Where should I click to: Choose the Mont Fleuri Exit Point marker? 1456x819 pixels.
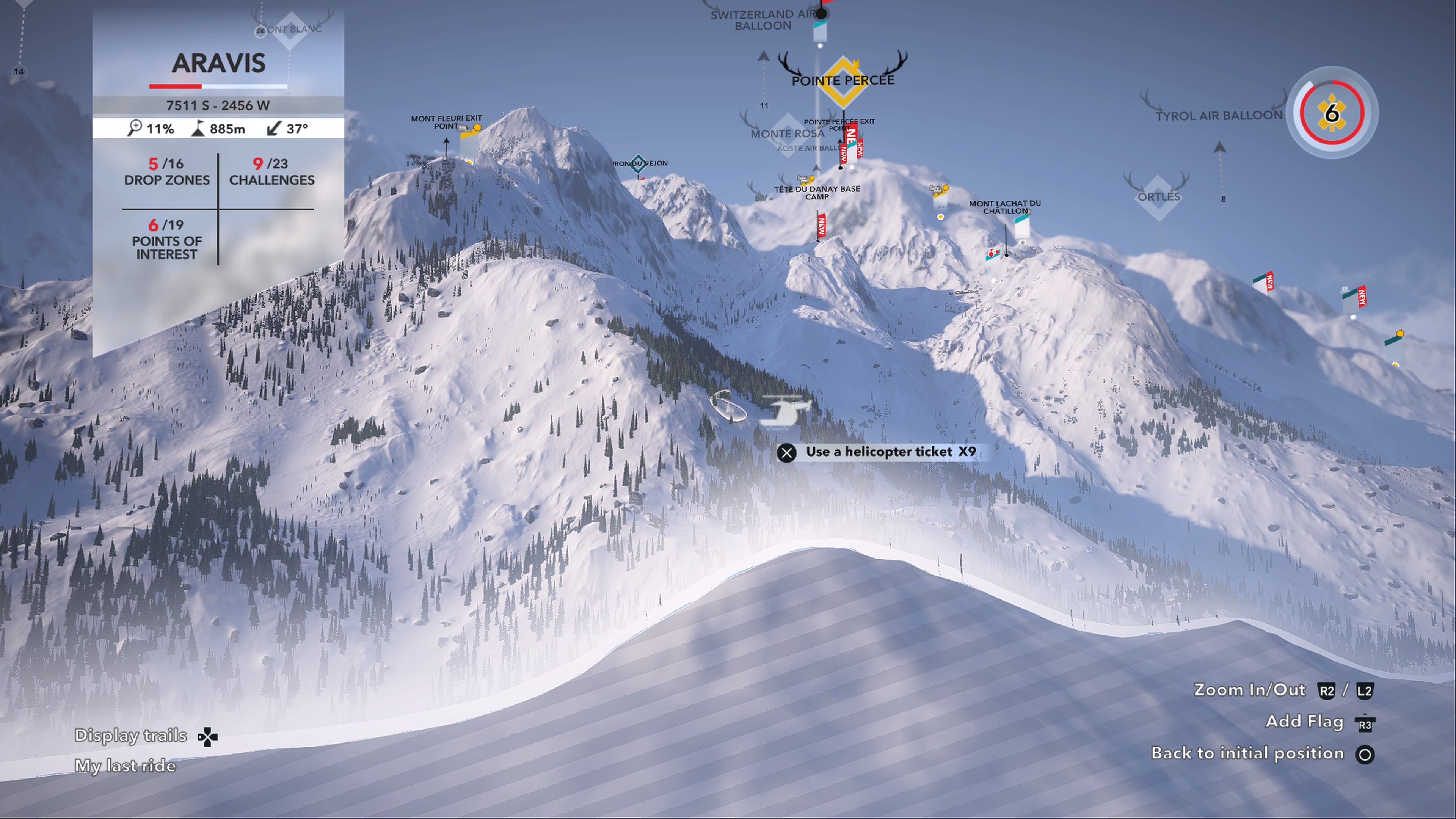pos(447,122)
